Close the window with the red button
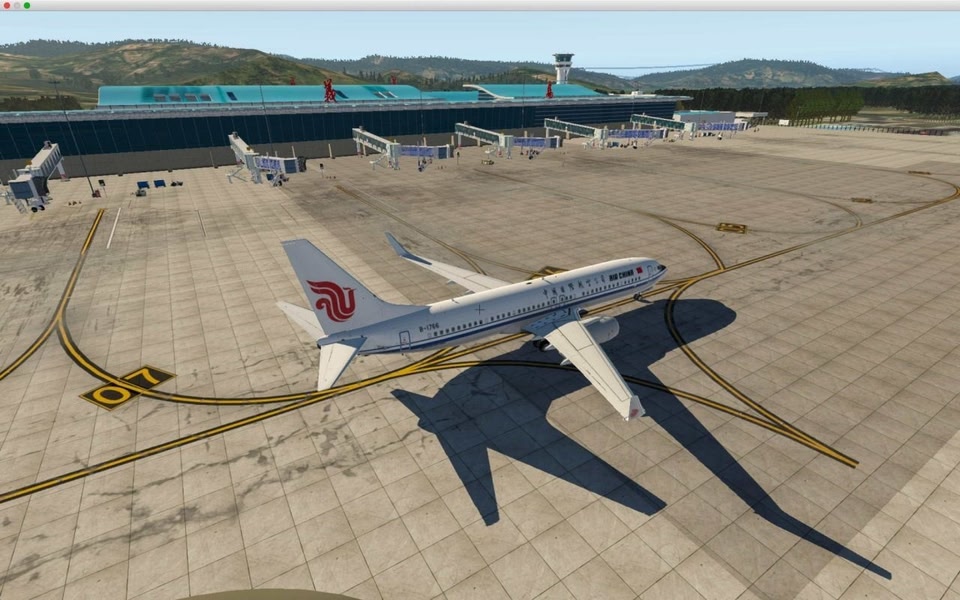 click(x=6, y=5)
